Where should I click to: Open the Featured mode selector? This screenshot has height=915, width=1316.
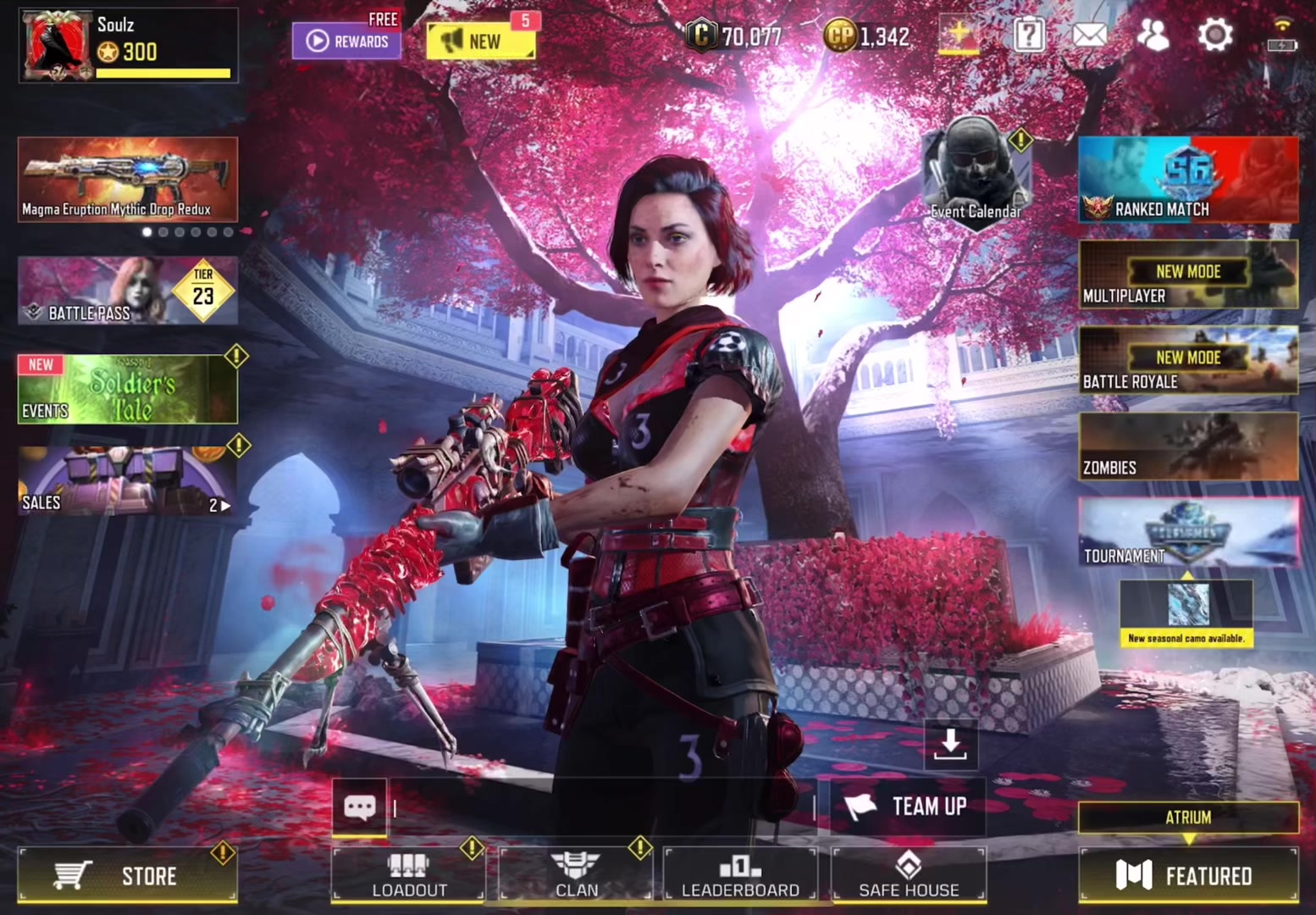[1187, 874]
